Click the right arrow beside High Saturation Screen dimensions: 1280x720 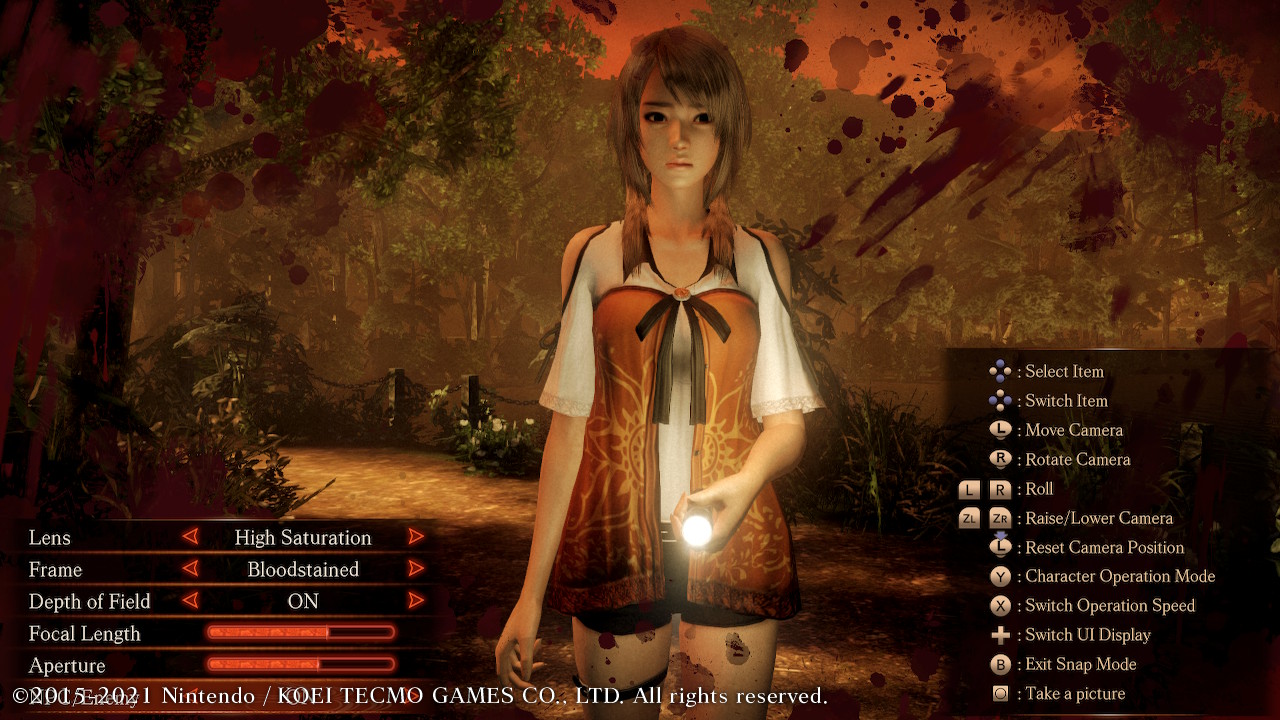[x=416, y=537]
